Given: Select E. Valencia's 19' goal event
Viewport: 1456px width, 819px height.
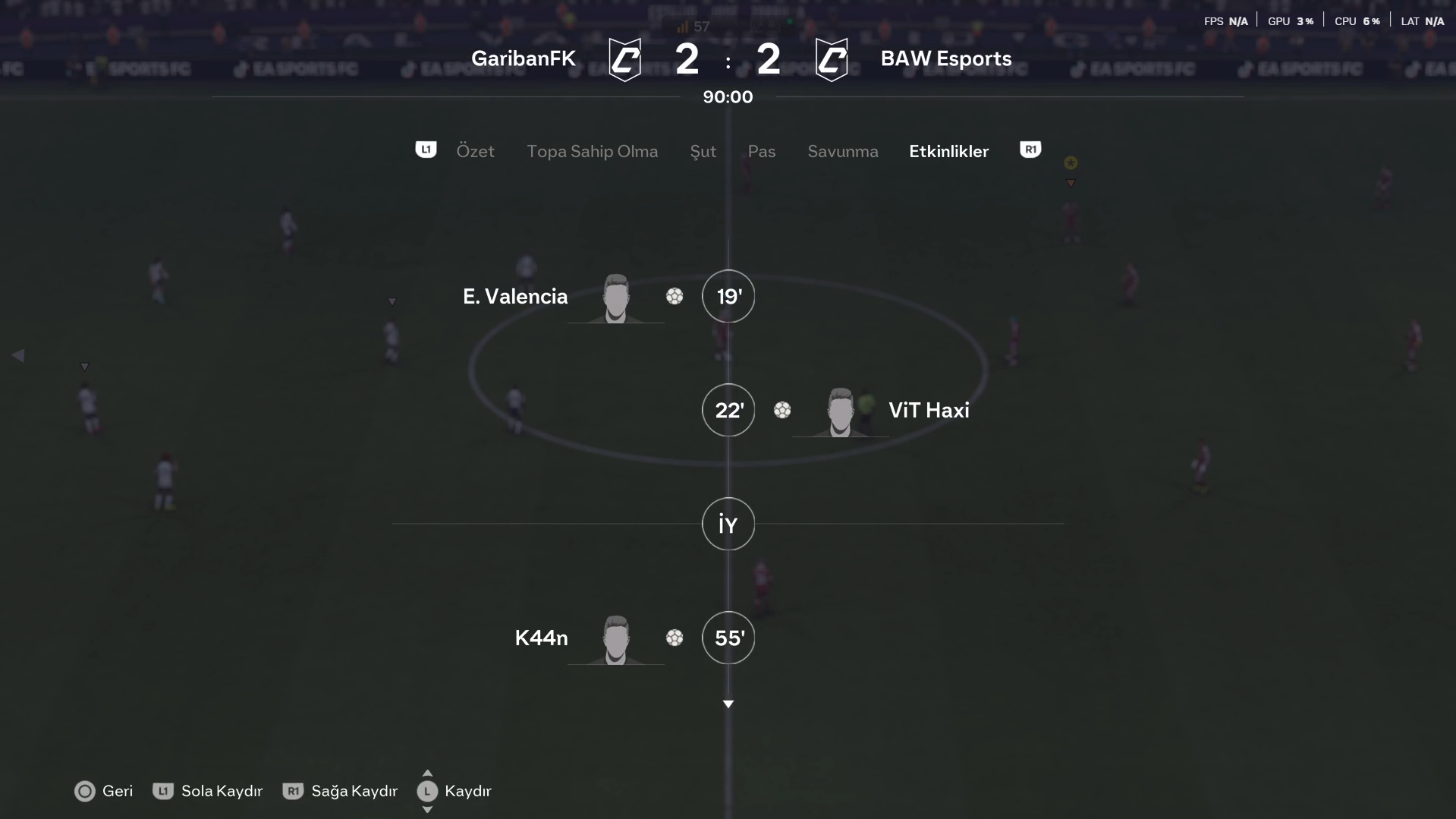Looking at the screenshot, I should click(x=728, y=296).
